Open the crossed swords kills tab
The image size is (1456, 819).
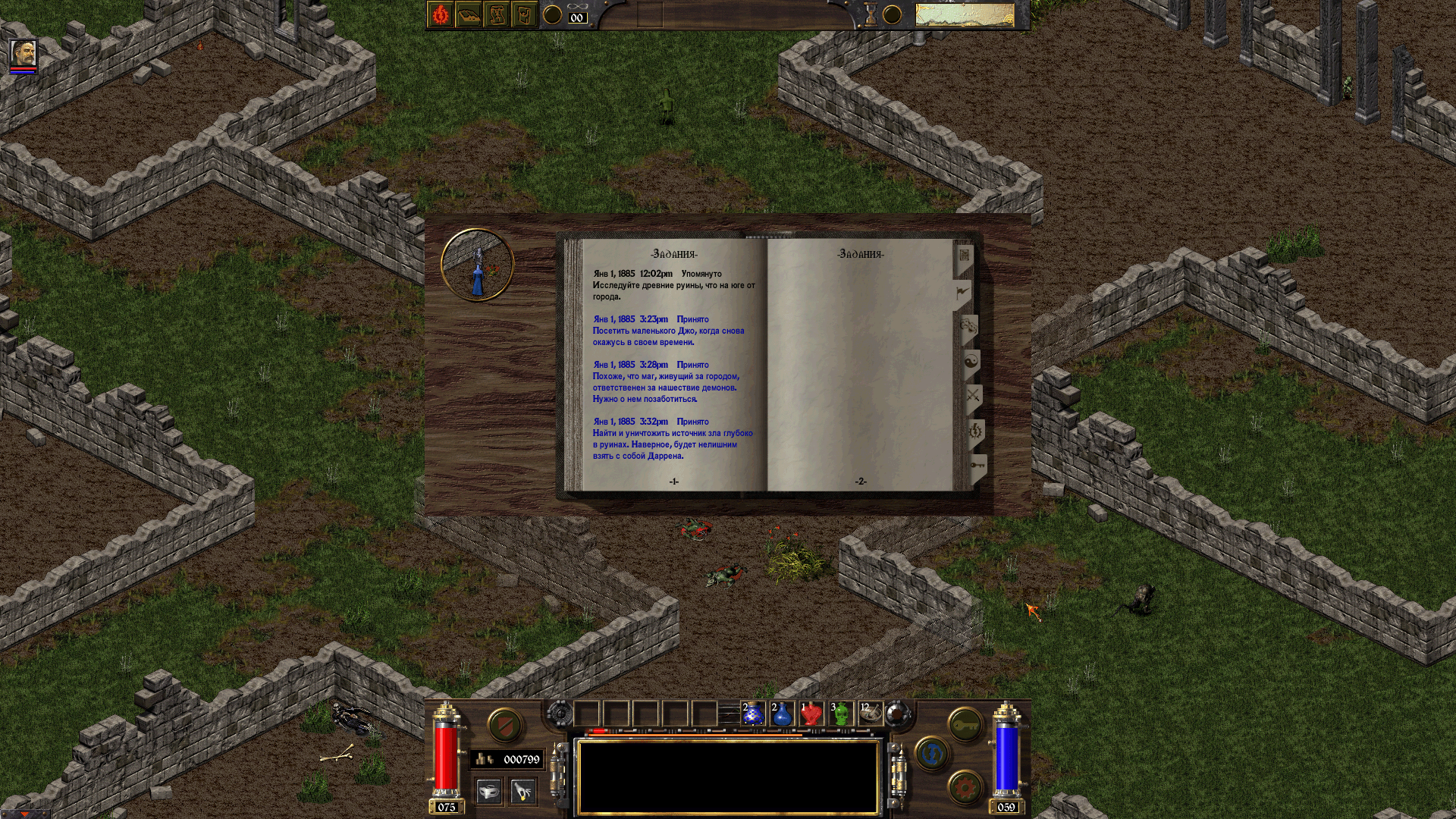pos(973,396)
